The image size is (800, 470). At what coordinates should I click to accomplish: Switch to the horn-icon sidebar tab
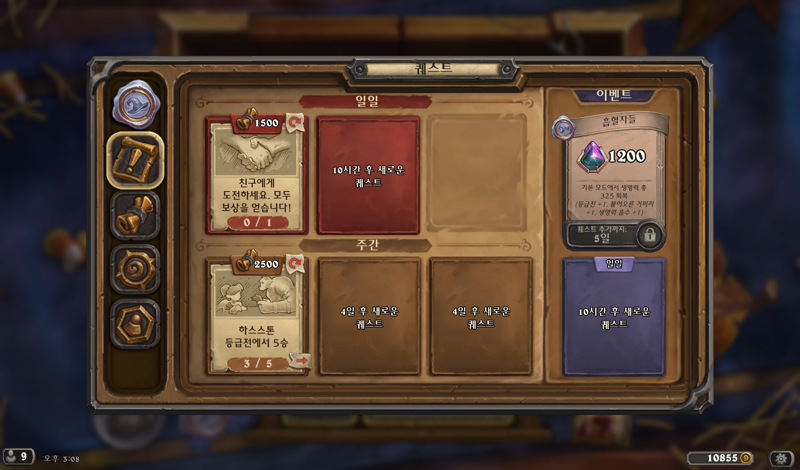coord(135,214)
